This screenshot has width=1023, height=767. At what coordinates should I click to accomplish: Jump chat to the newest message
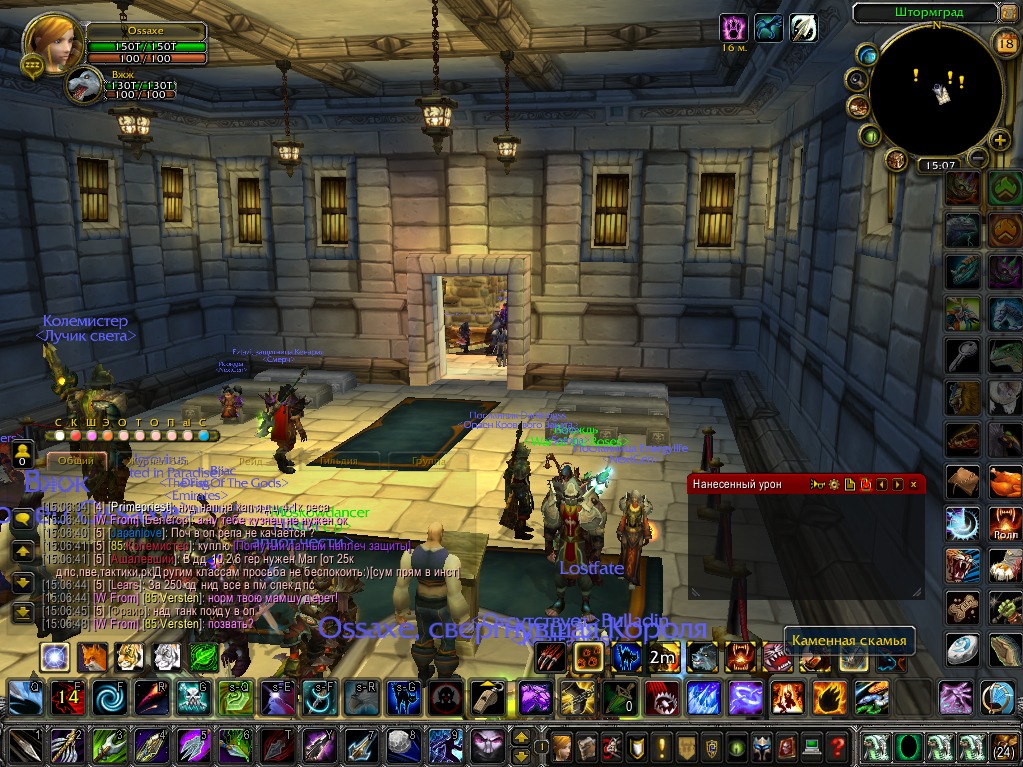(x=23, y=612)
